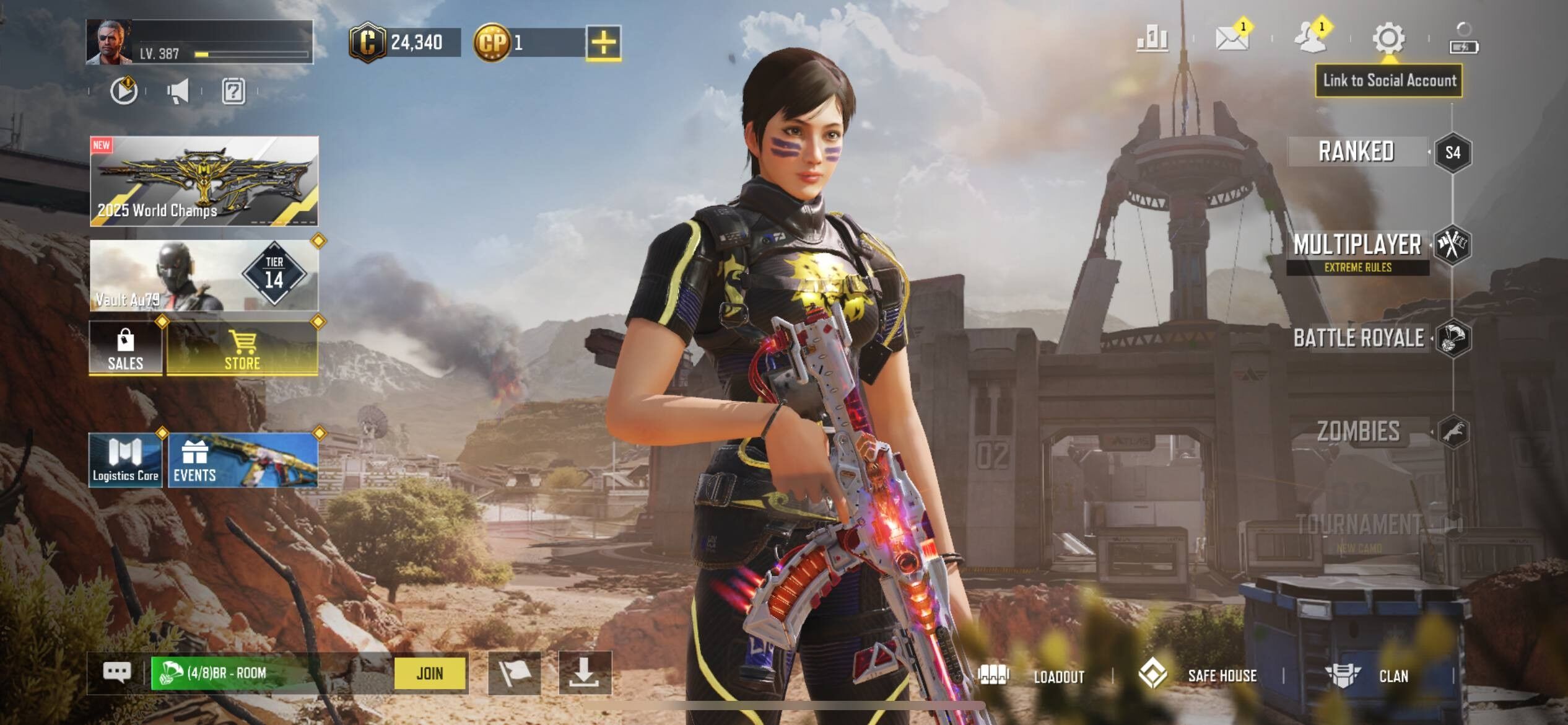Add more CP with the plus button

click(x=603, y=43)
